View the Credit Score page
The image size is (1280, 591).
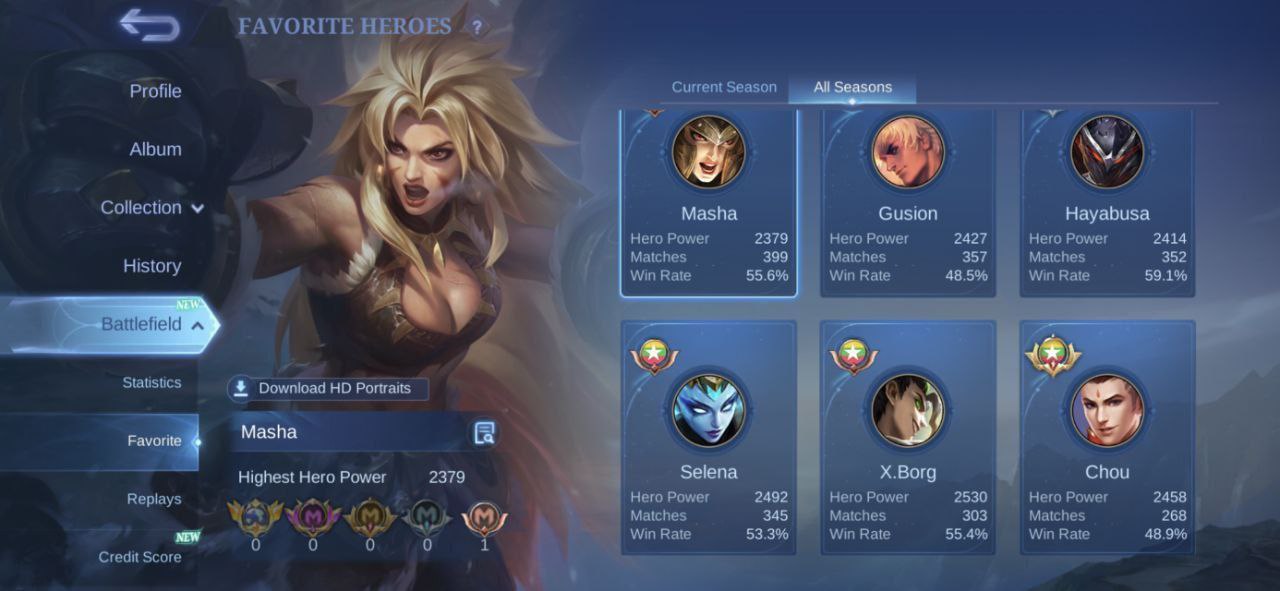pyautogui.click(x=140, y=557)
